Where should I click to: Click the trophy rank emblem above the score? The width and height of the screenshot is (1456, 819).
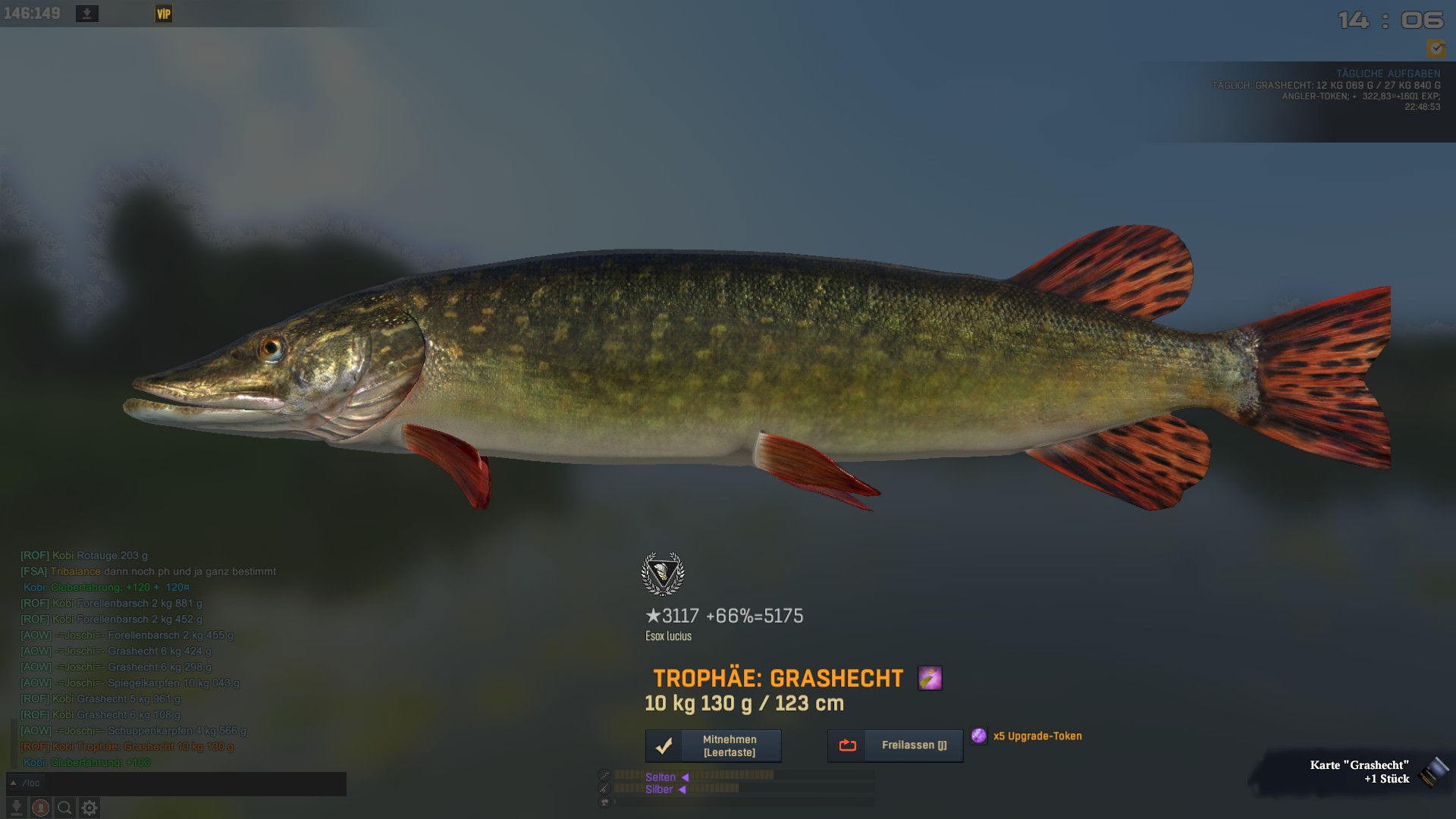[663, 574]
